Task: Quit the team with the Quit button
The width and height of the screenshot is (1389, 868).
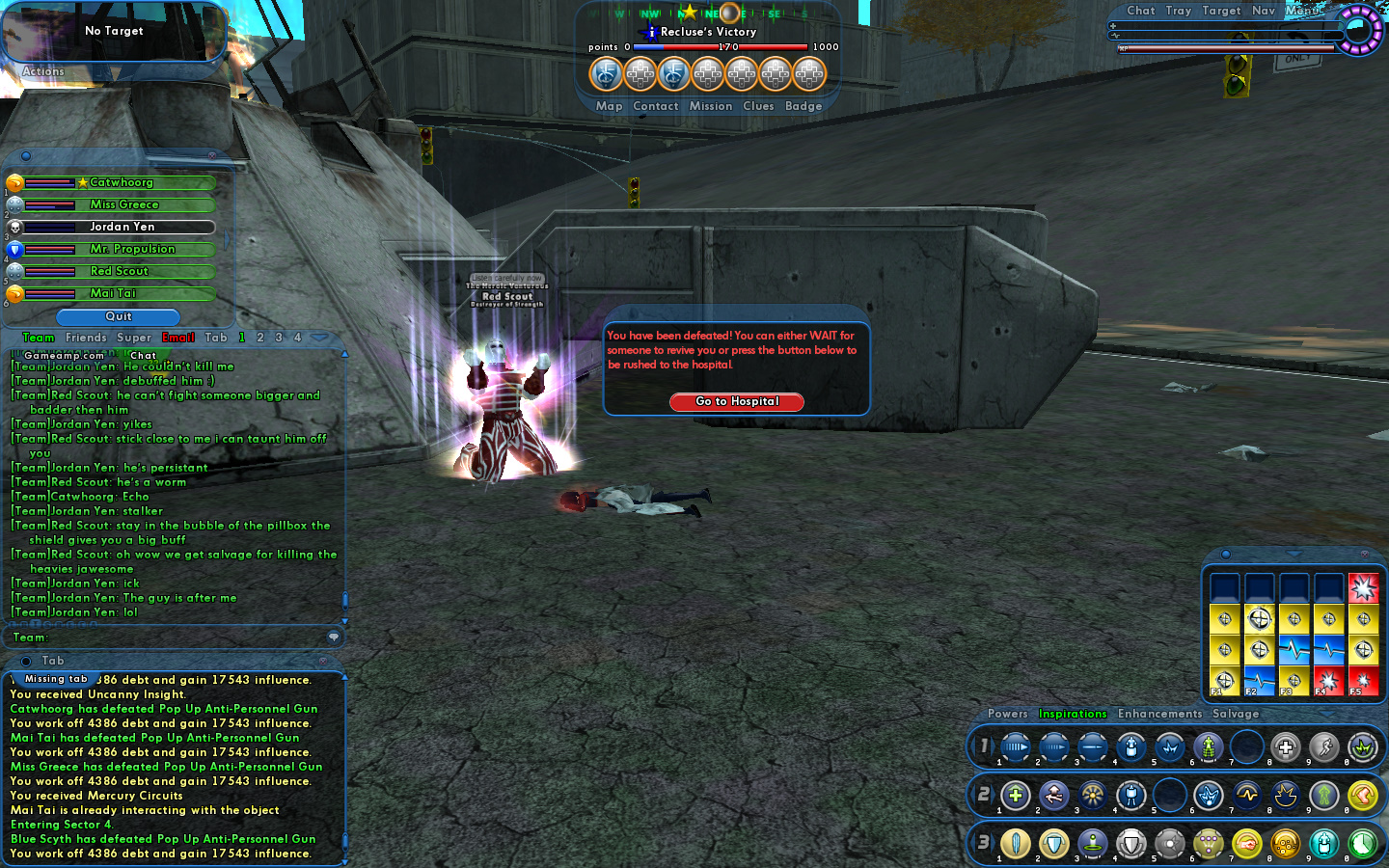Action: 119,316
